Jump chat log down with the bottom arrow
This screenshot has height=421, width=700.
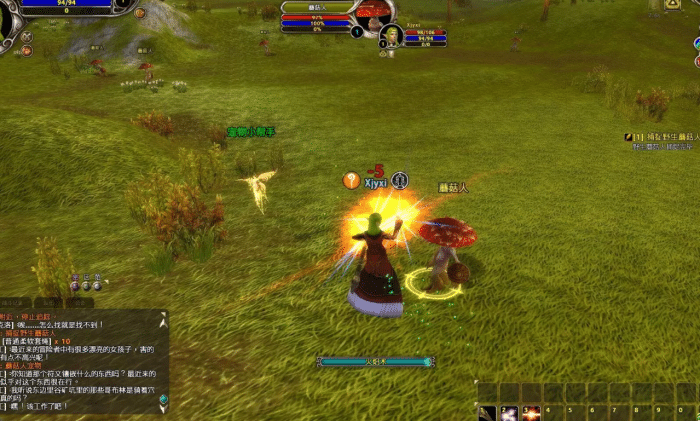(x=162, y=406)
